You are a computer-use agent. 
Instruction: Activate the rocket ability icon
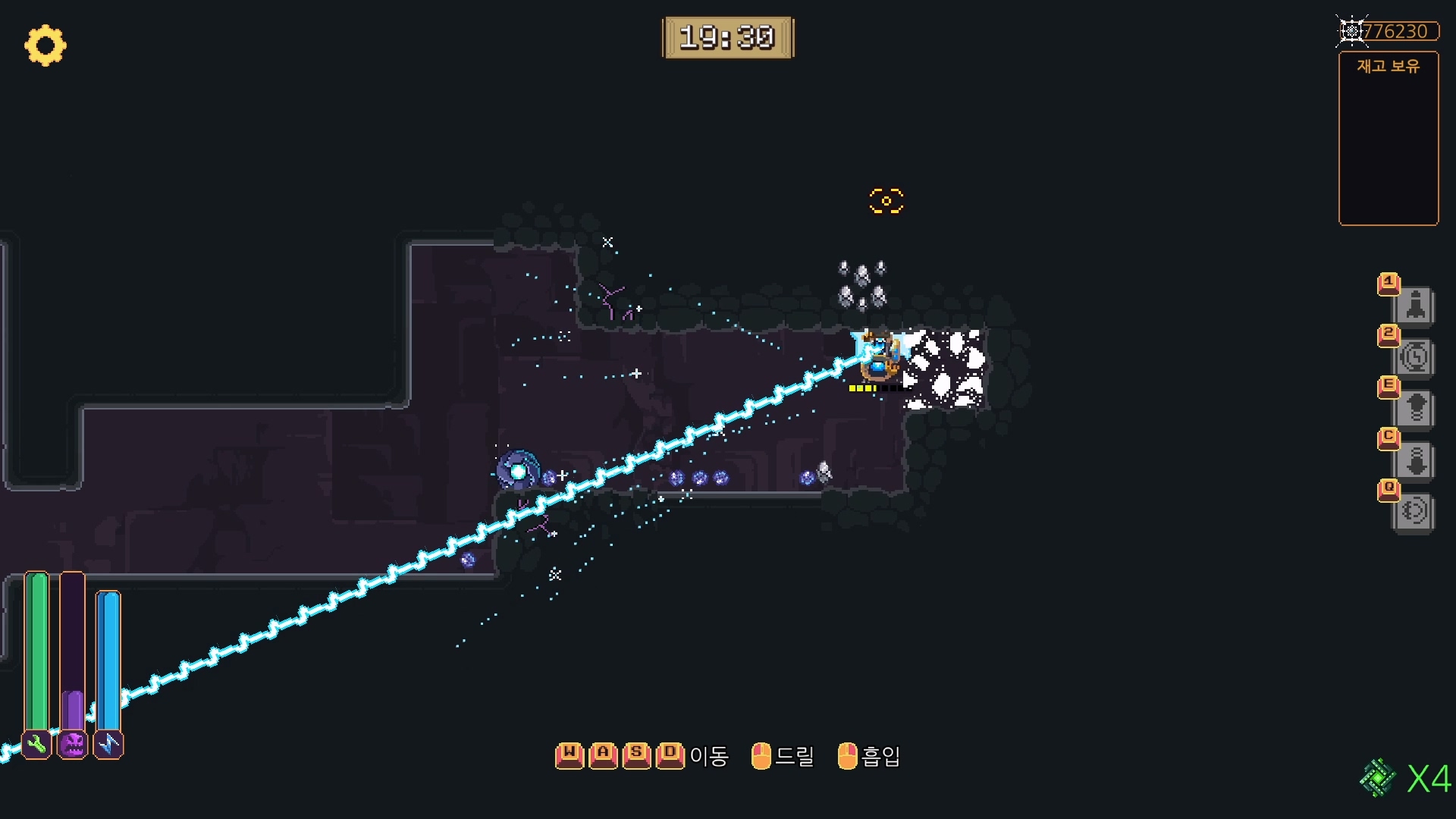pyautogui.click(x=1415, y=306)
